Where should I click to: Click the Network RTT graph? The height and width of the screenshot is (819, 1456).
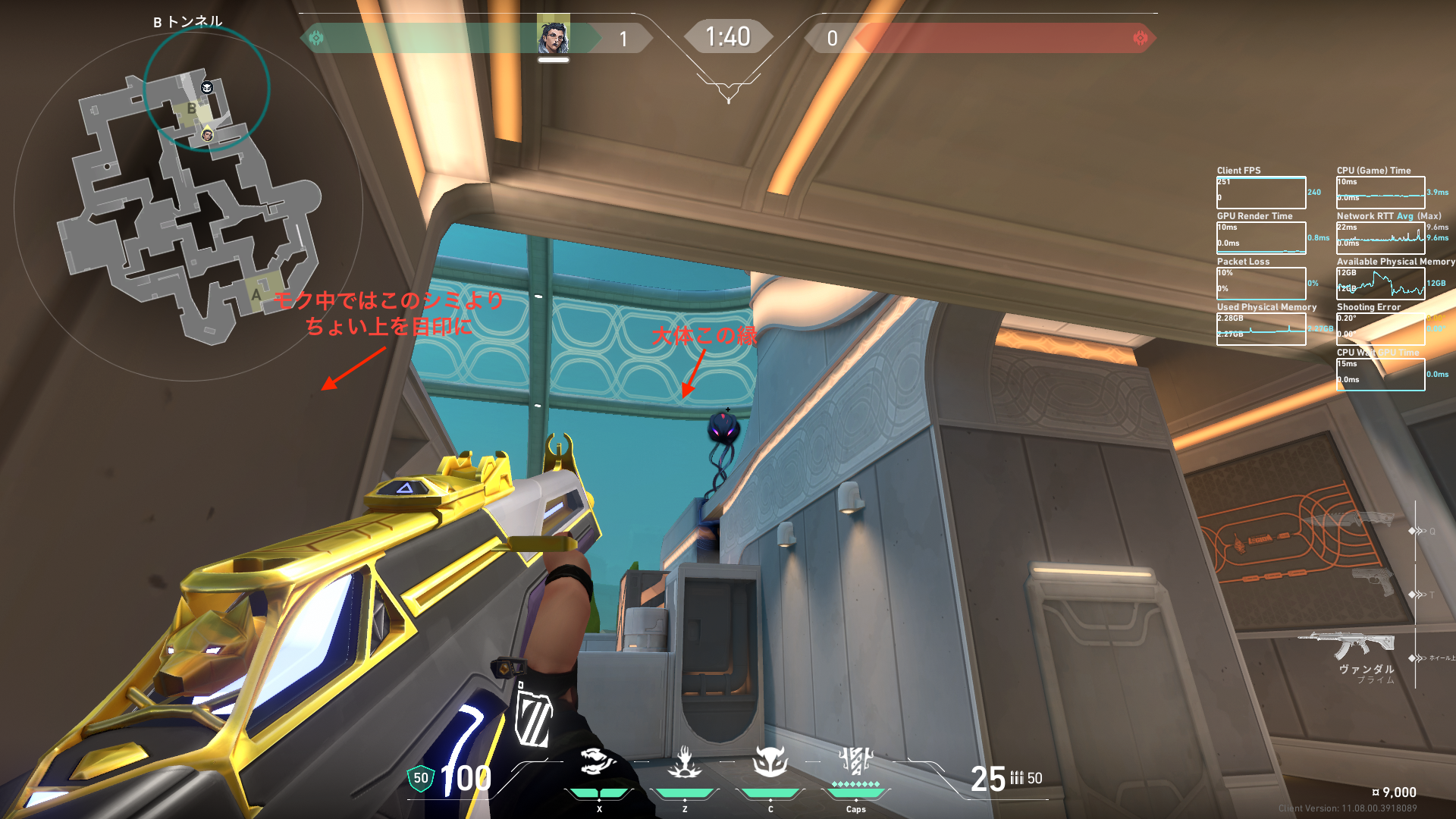tap(1380, 238)
